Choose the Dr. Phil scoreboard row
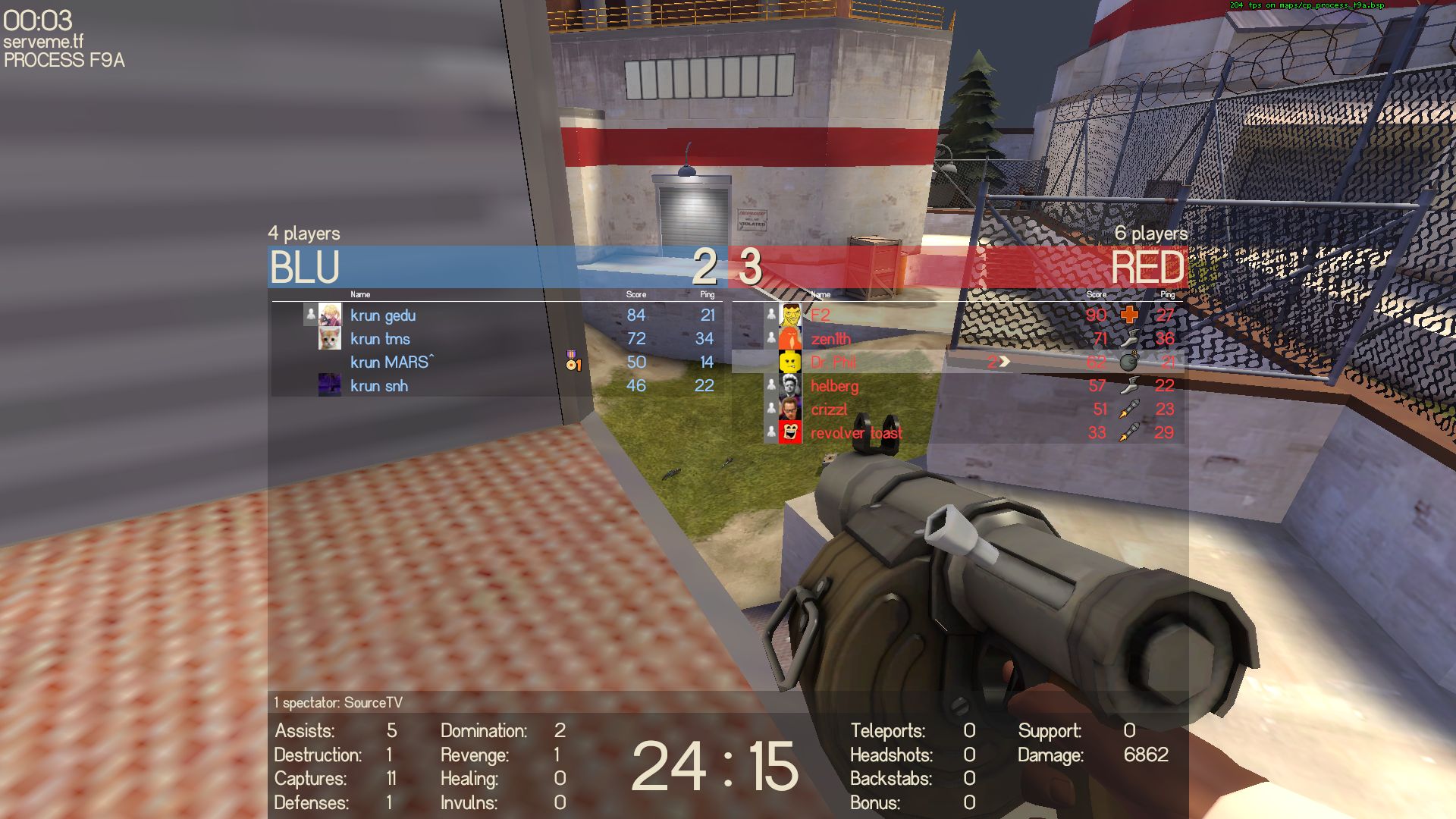Viewport: 1456px width, 819px height. [x=833, y=362]
